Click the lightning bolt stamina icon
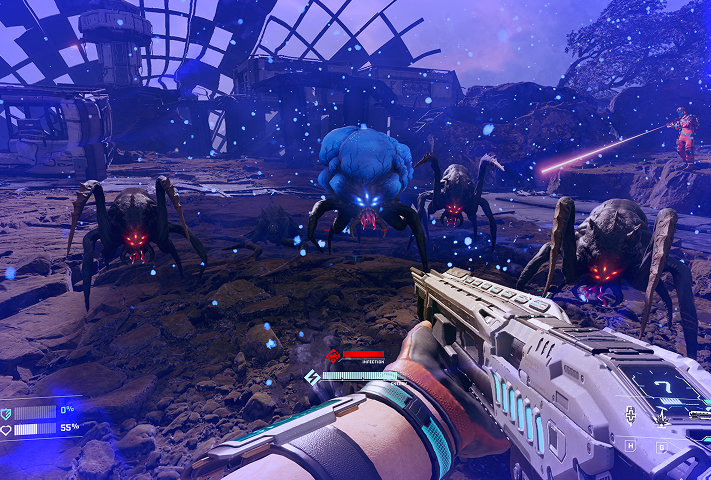This screenshot has height=480, width=711. tap(312, 376)
